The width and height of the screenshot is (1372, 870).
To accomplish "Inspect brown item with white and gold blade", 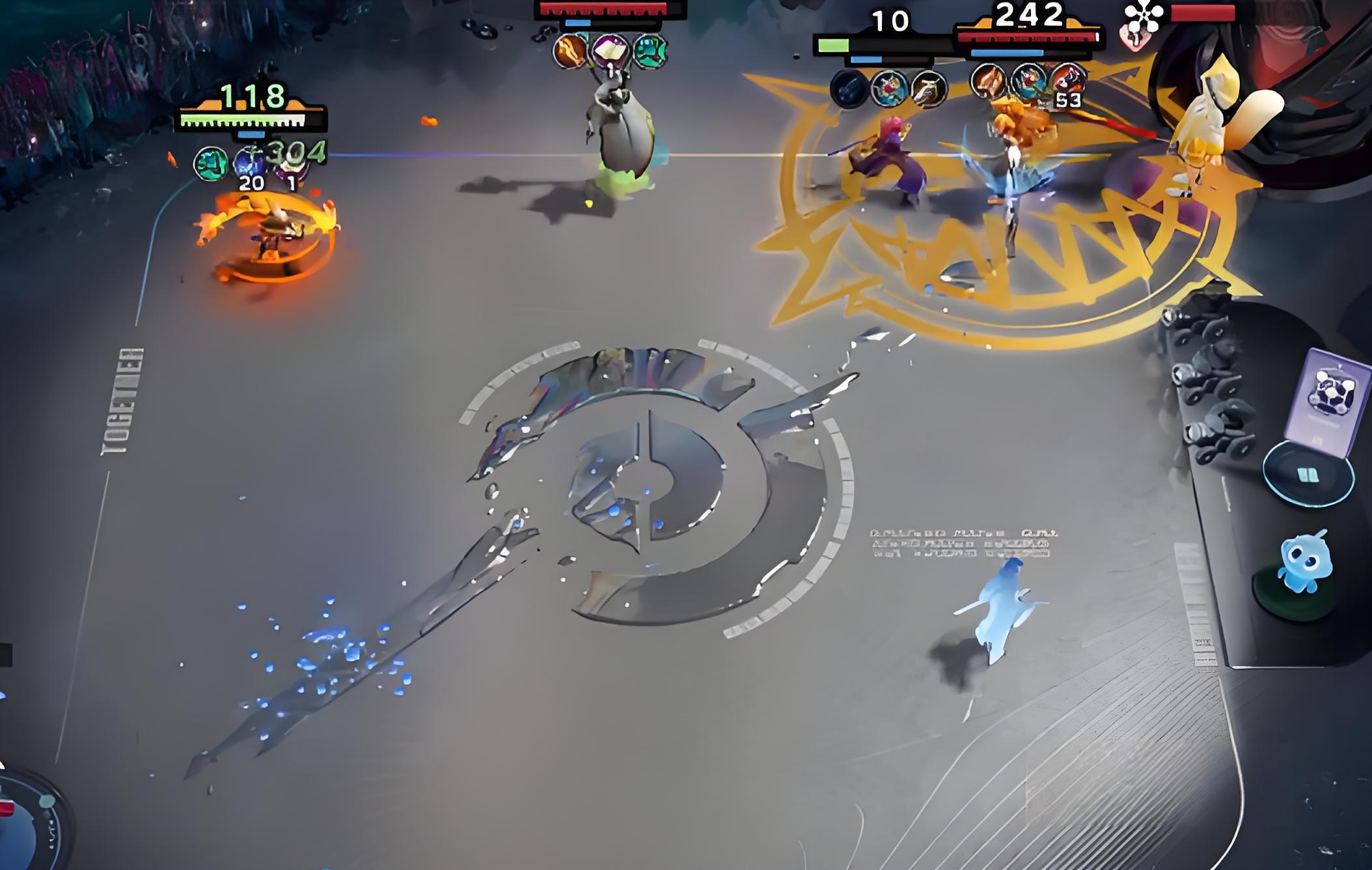I will (x=929, y=89).
